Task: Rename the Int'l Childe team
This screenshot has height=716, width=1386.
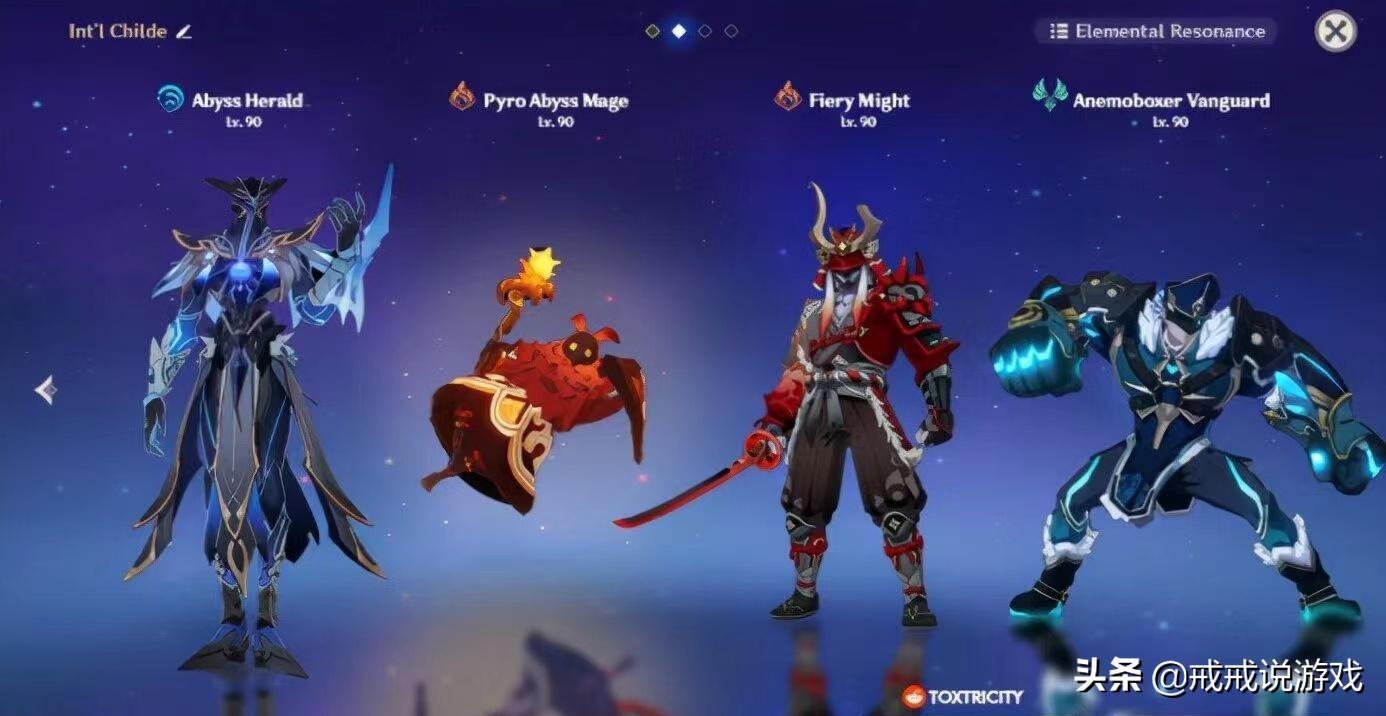Action: pos(183,31)
